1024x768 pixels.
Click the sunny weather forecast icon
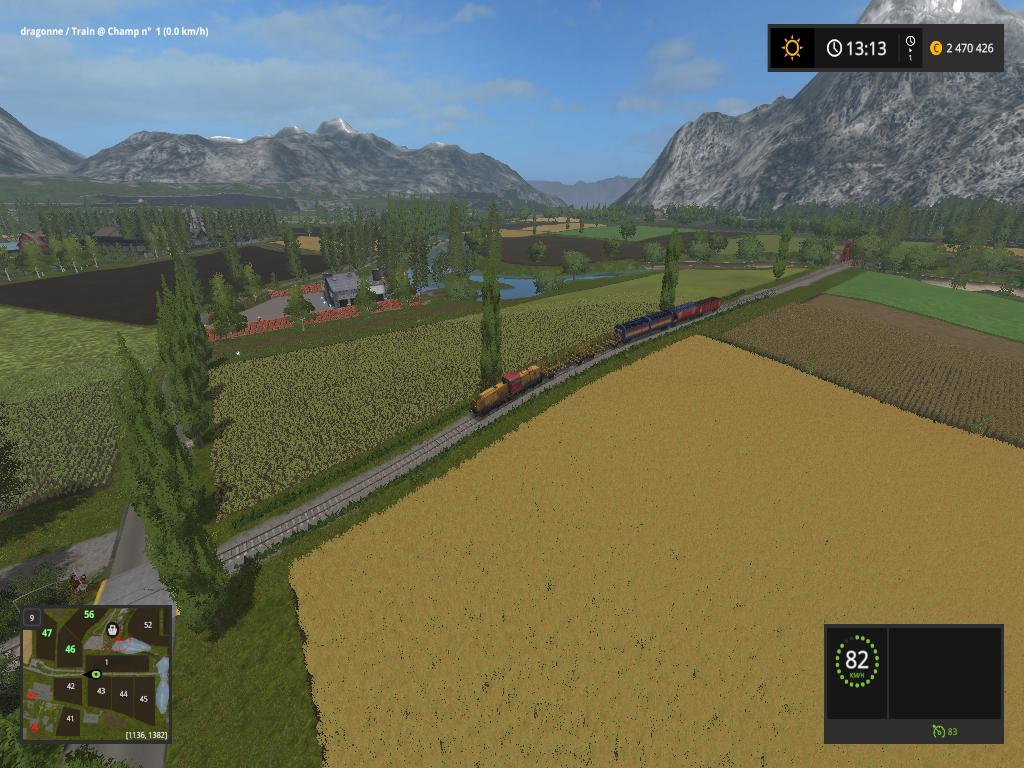click(x=792, y=47)
